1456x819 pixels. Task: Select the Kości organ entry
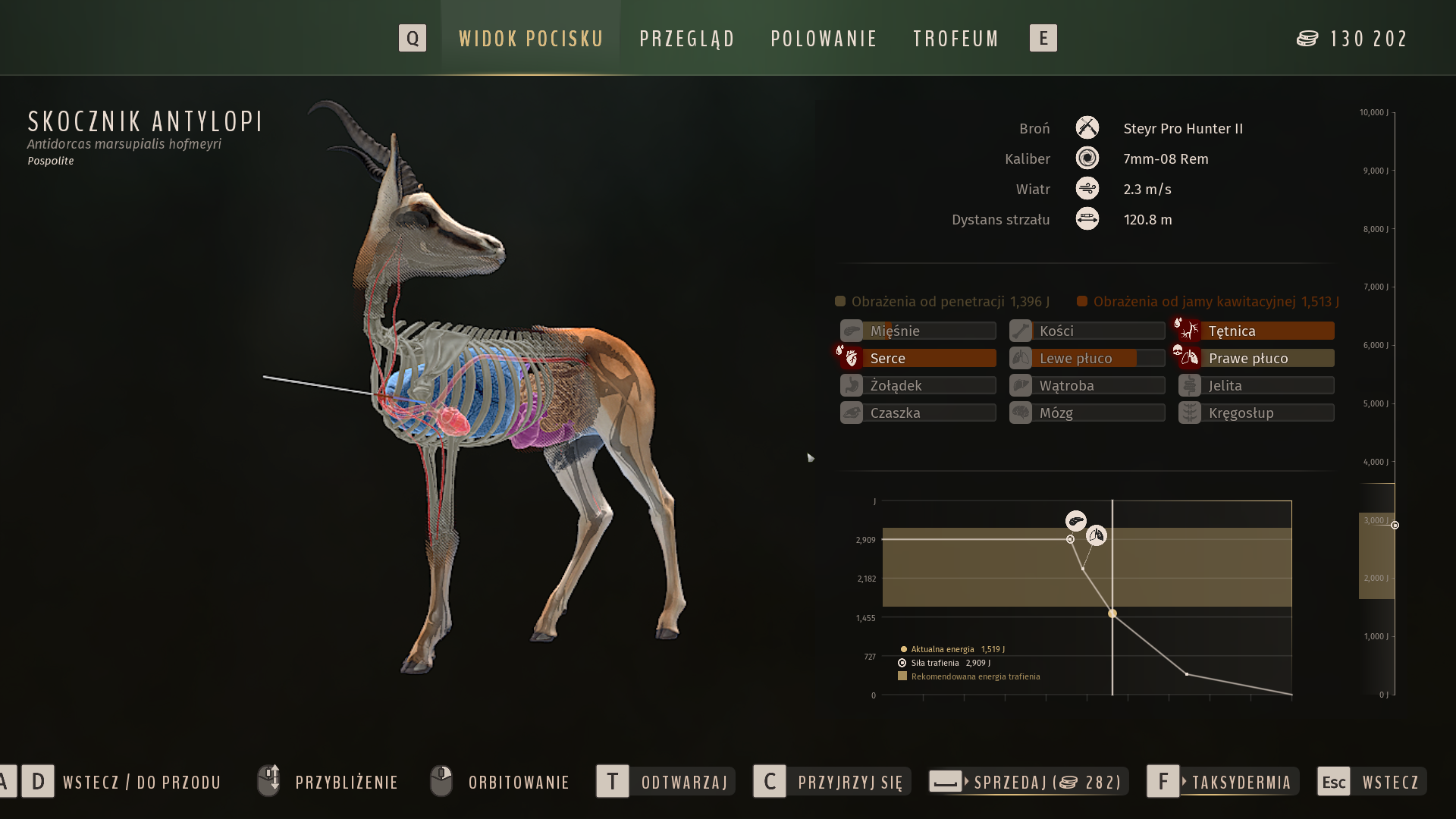1087,331
